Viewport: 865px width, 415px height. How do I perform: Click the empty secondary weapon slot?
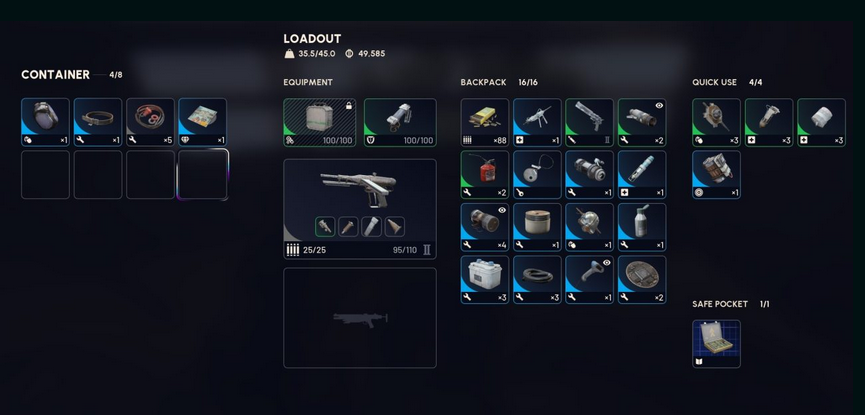point(360,317)
